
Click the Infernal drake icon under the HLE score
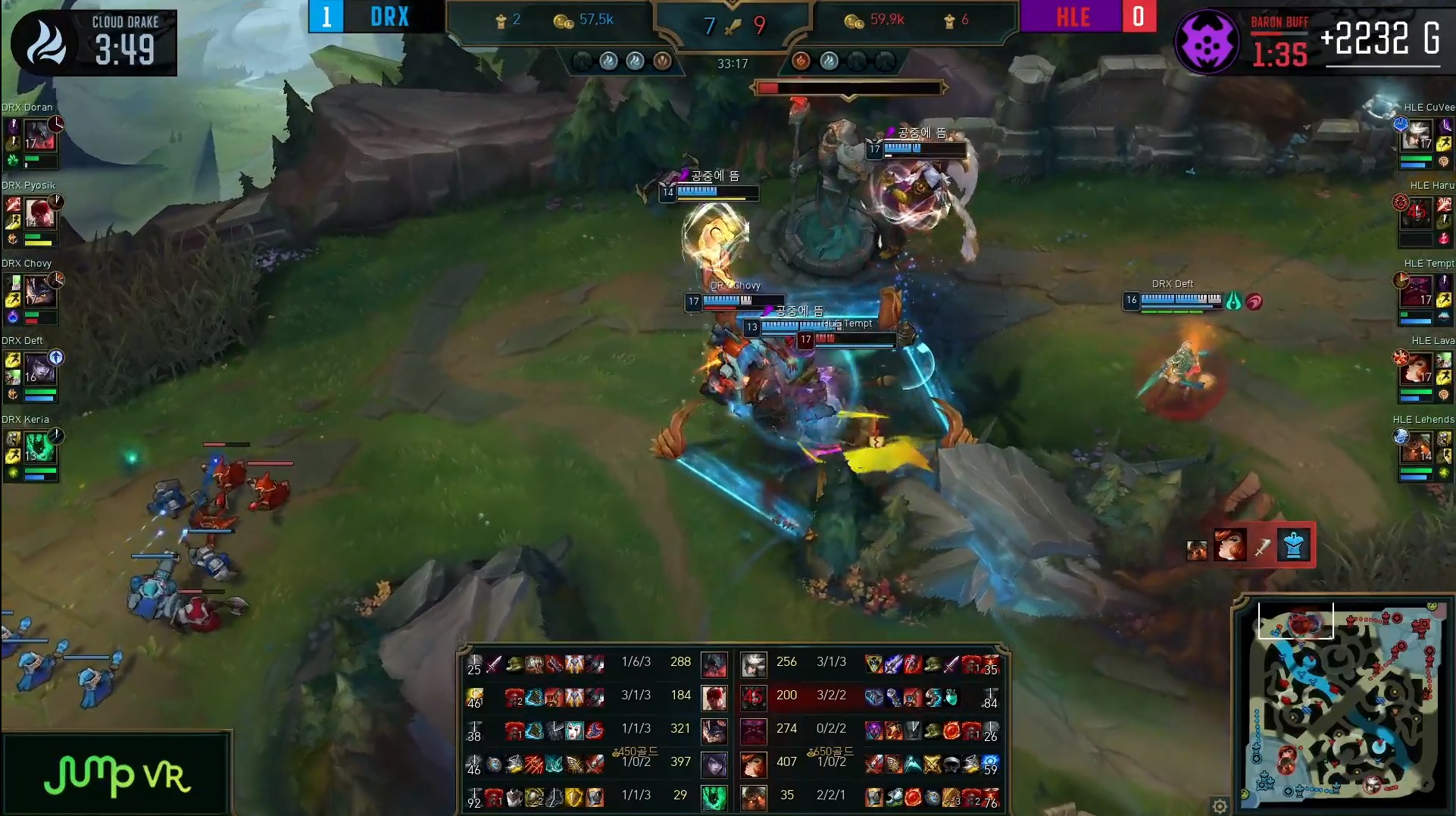pos(801,60)
